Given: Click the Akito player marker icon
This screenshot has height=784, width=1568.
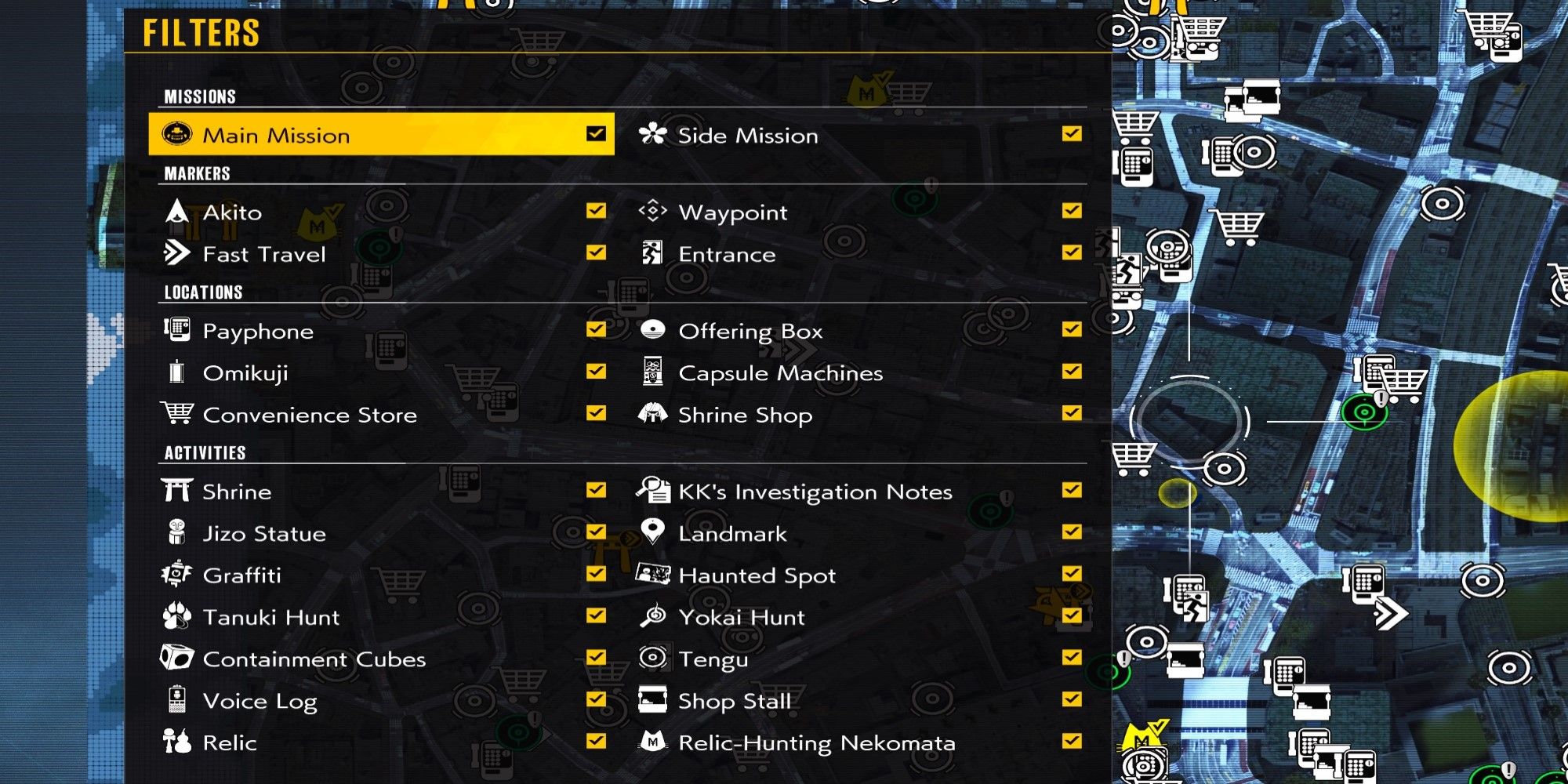Looking at the screenshot, I should pos(176,212).
